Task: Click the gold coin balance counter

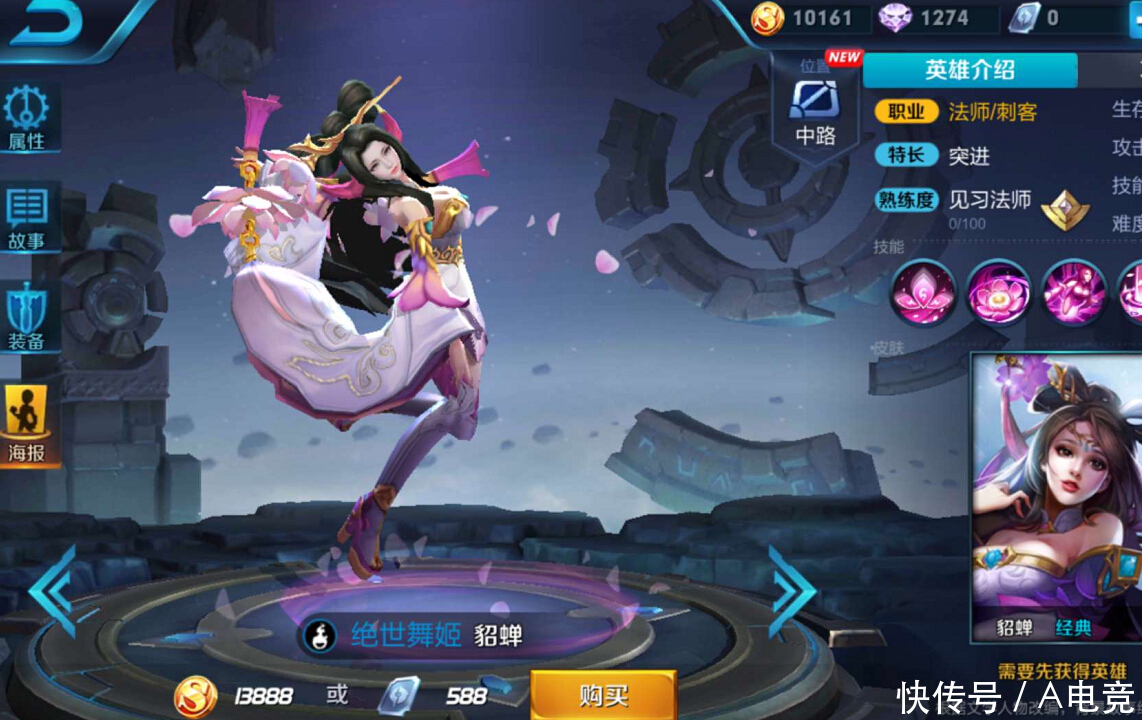Action: 805,18
